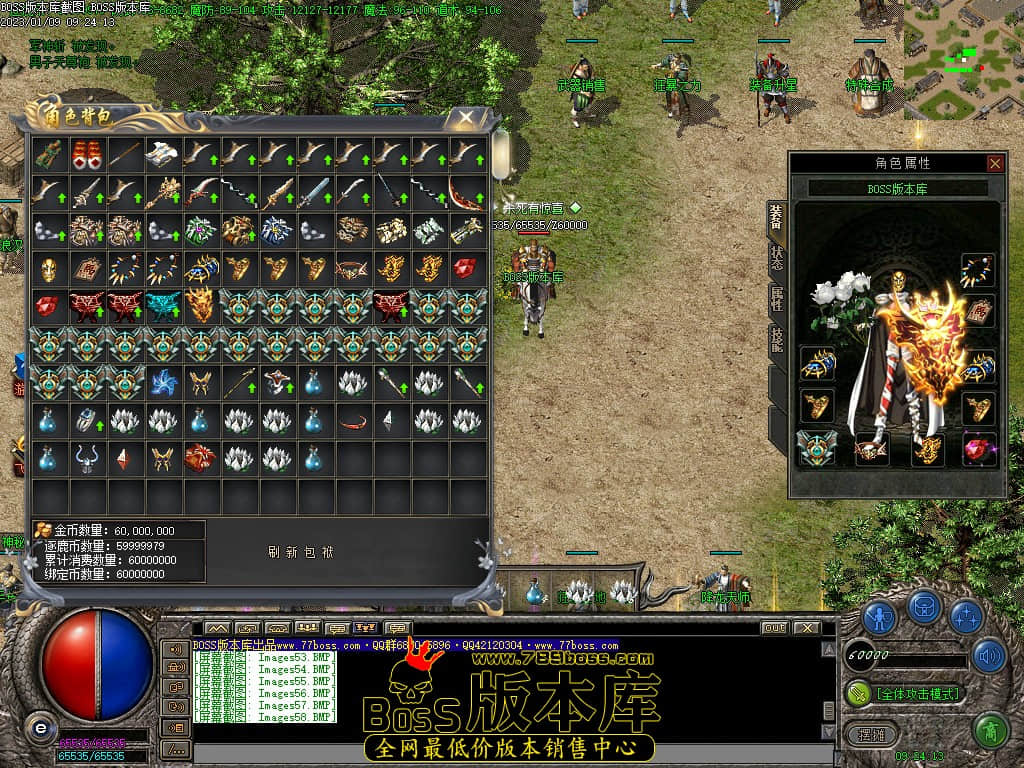Close the character backpack window
The width and height of the screenshot is (1024, 768).
point(465,118)
